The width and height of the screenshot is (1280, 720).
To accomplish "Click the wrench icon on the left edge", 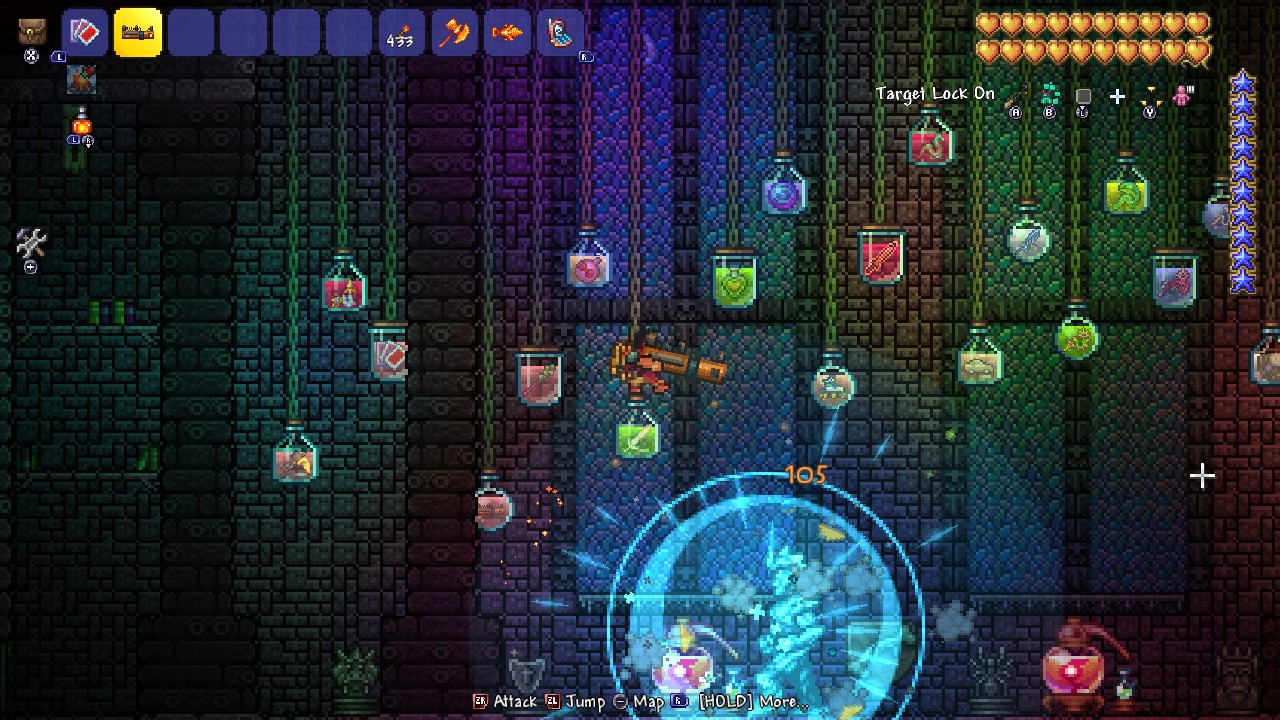I will point(29,241).
